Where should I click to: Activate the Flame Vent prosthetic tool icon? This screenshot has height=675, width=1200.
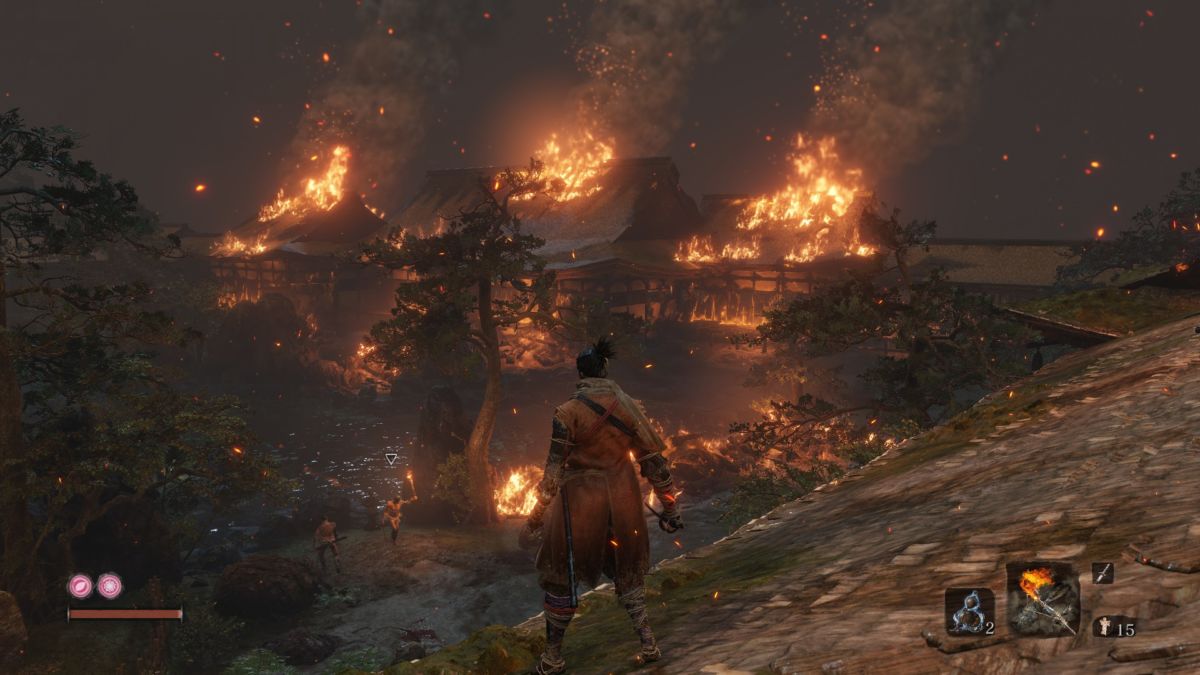1043,597
